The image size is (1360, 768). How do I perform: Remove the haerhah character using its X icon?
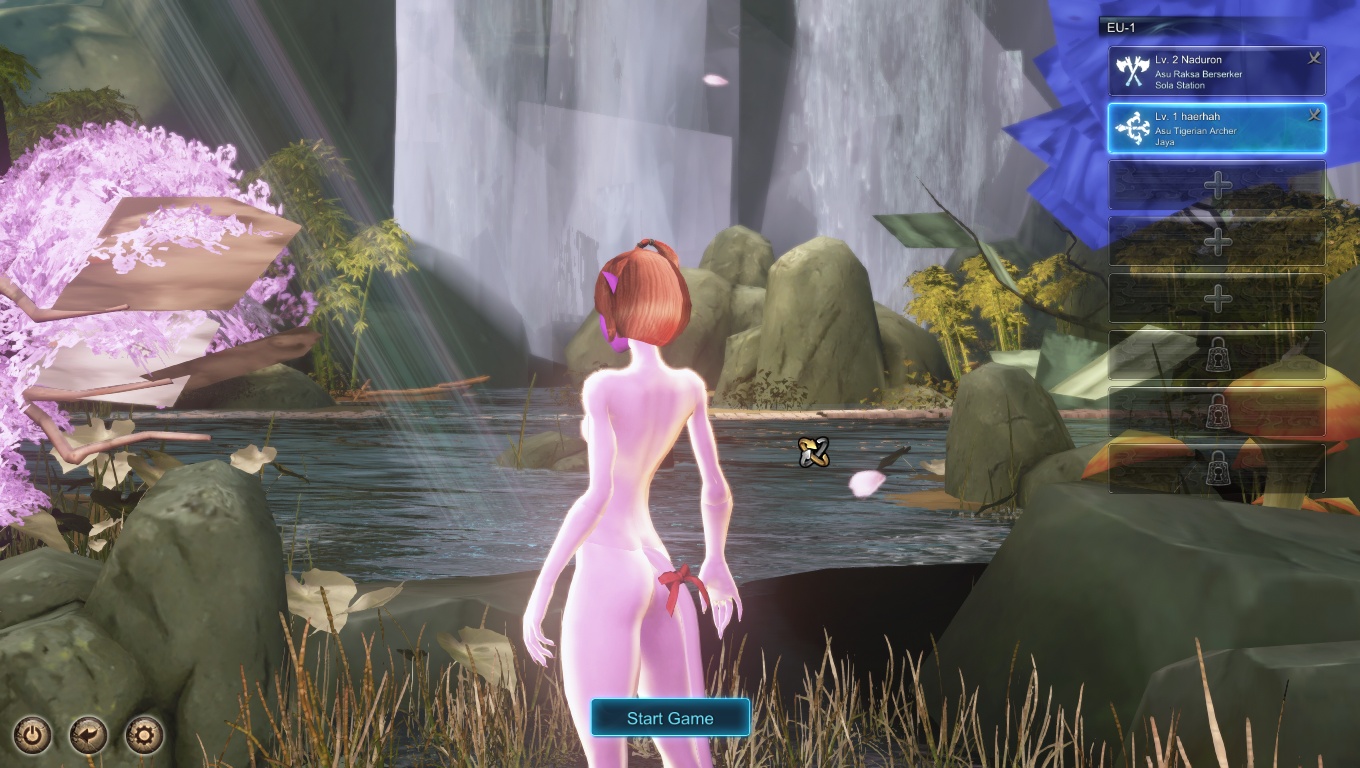(1314, 116)
